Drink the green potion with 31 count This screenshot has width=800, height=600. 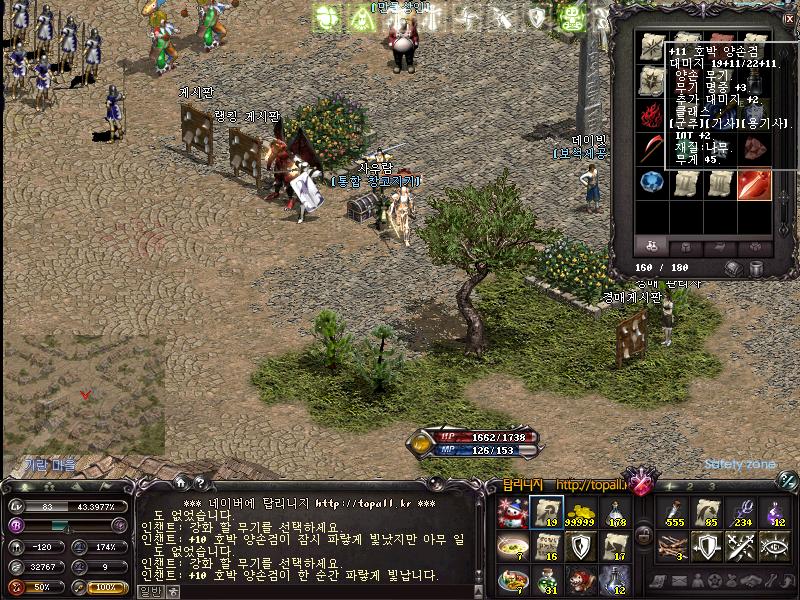click(547, 580)
